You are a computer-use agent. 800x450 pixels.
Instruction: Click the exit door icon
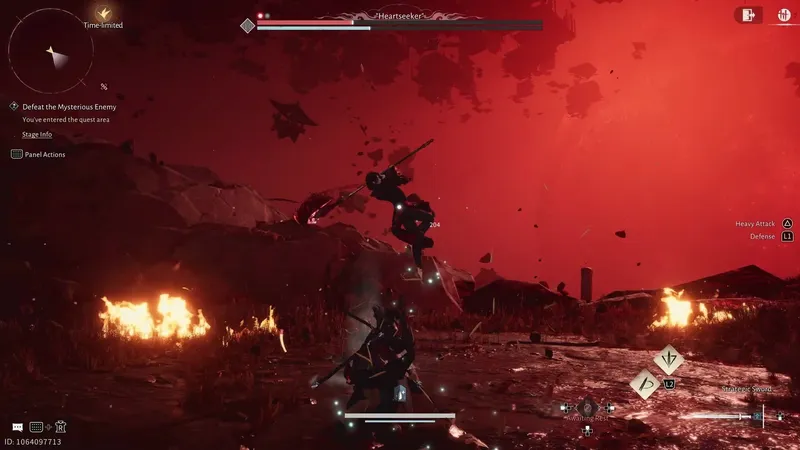point(747,14)
